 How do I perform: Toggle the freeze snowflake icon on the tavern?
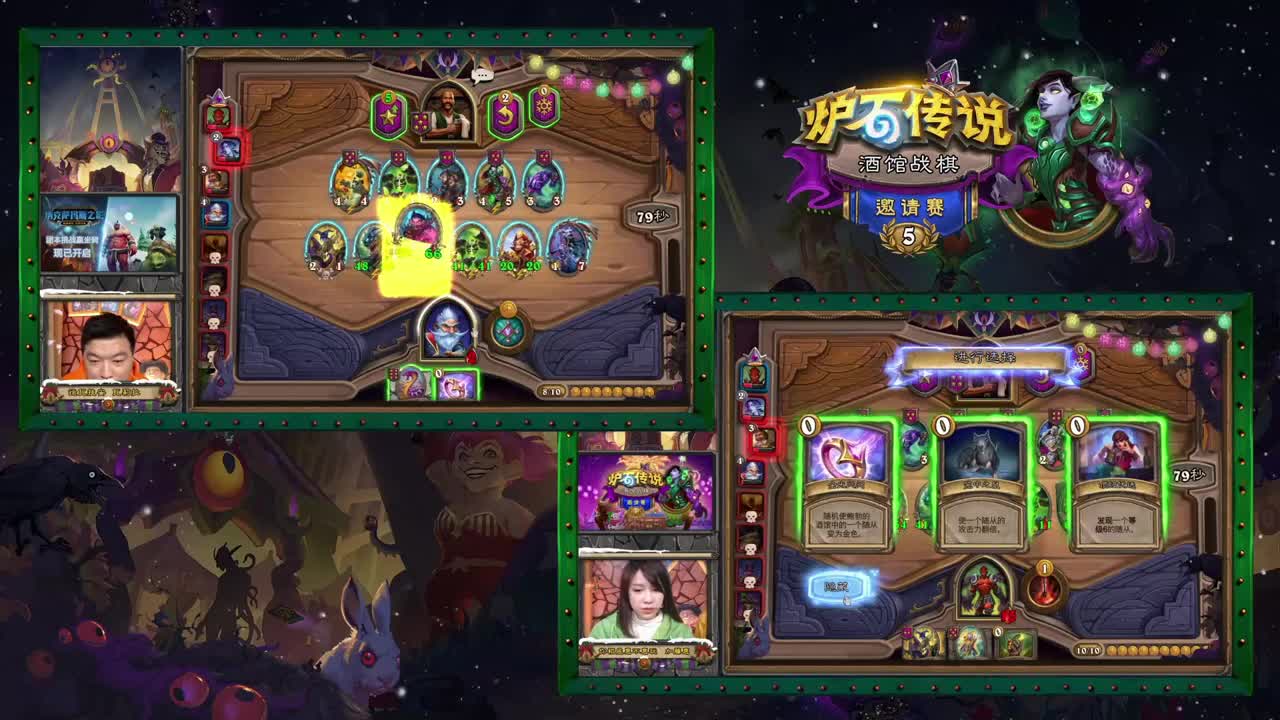click(x=543, y=112)
